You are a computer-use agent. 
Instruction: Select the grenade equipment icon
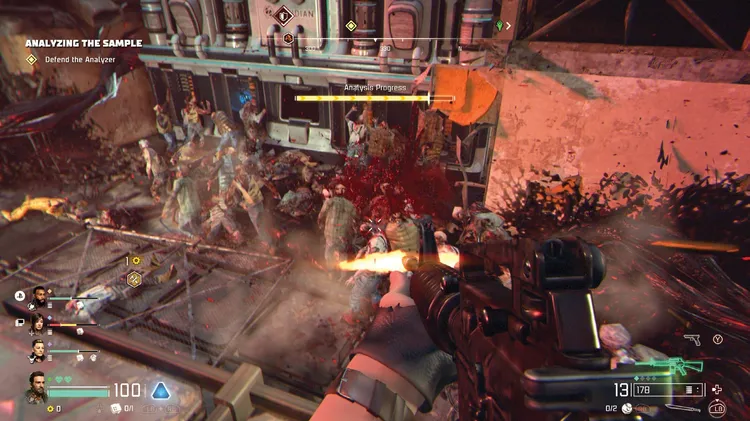[x=627, y=407]
